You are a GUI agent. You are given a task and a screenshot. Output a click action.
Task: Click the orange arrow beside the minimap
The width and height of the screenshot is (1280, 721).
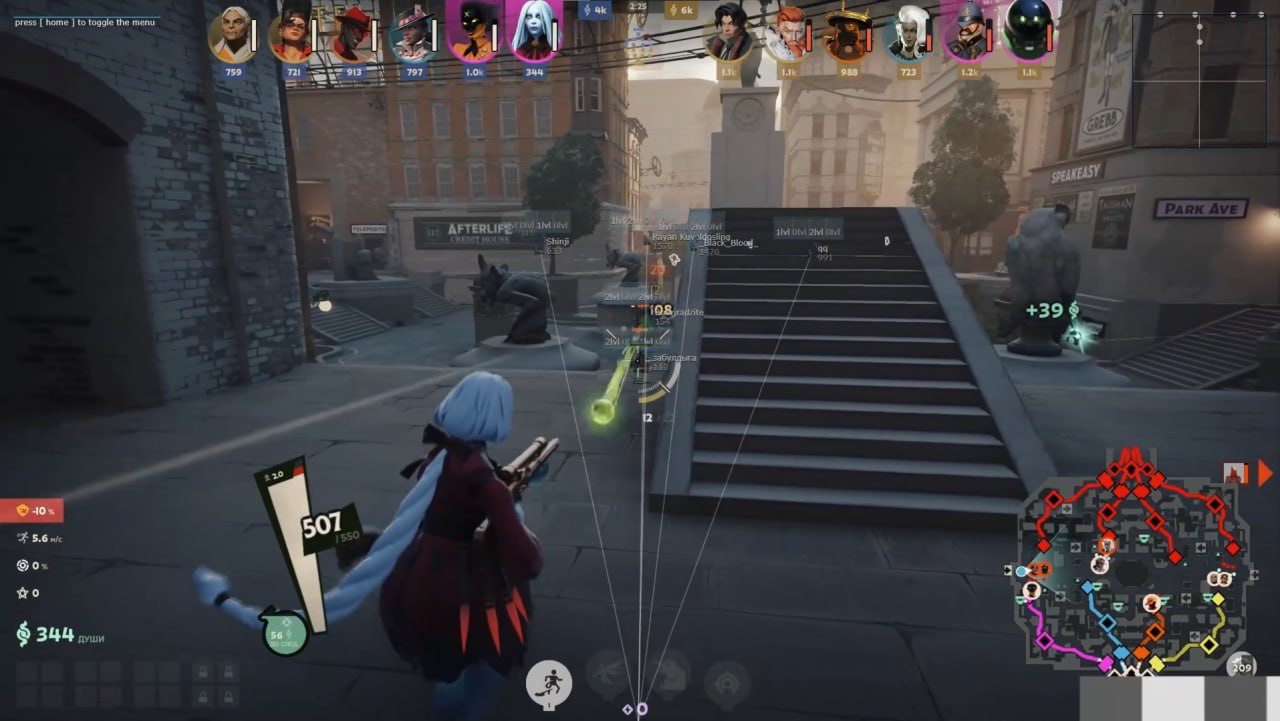(1265, 473)
